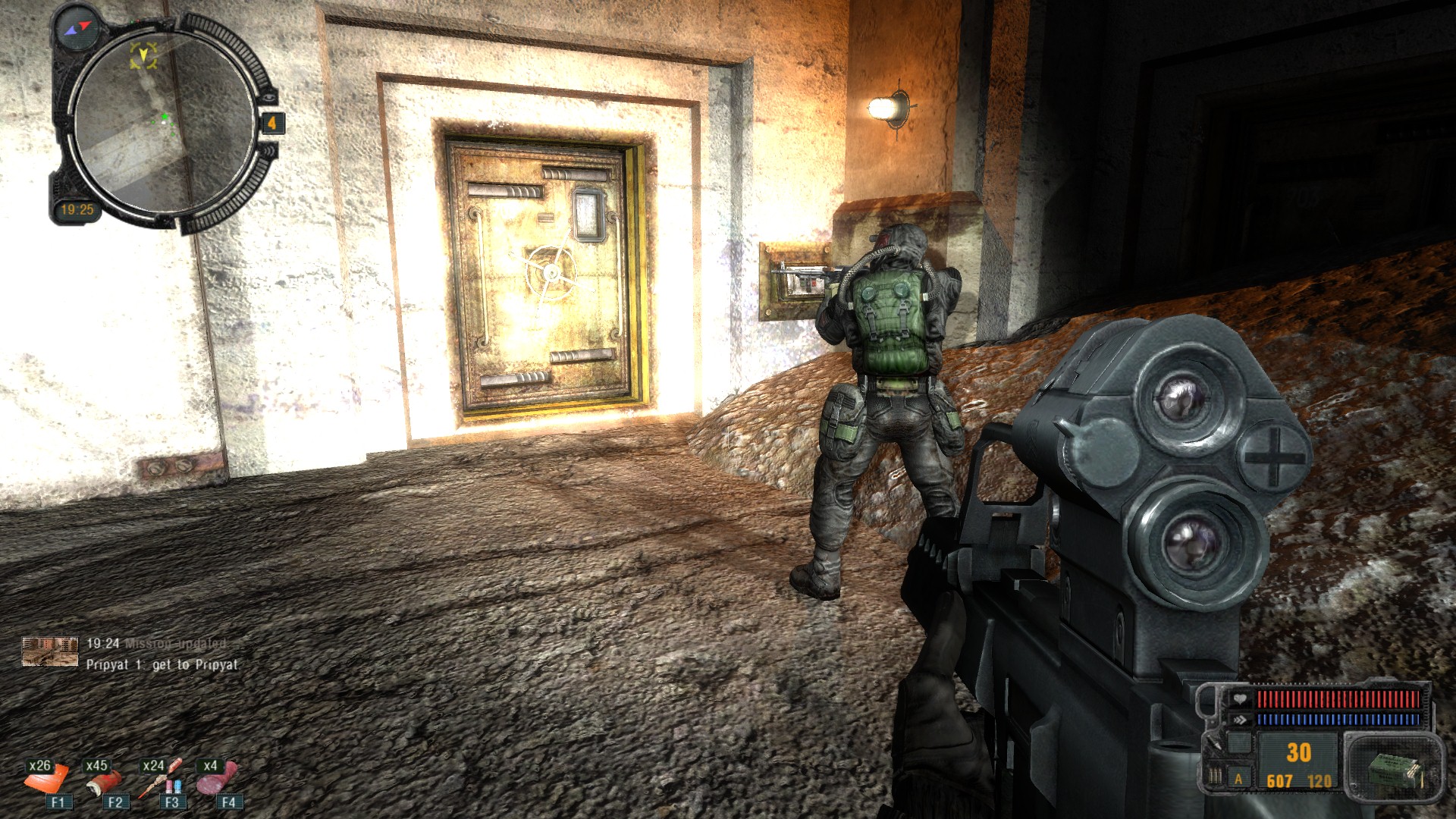The width and height of the screenshot is (1456, 819).
Task: Eat the sausage in quick slot F4
Action: coord(218,778)
